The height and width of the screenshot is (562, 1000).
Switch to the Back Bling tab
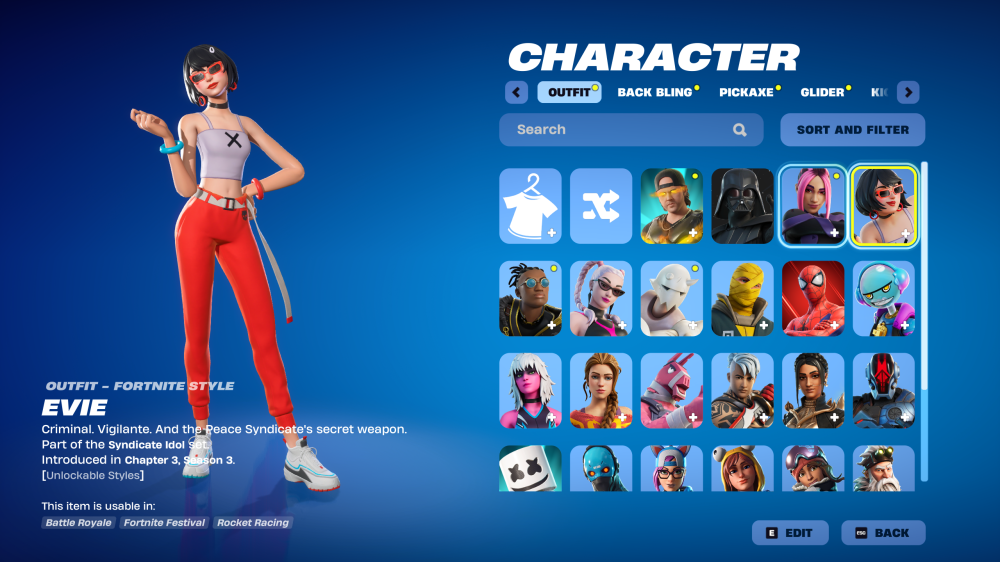(x=655, y=92)
